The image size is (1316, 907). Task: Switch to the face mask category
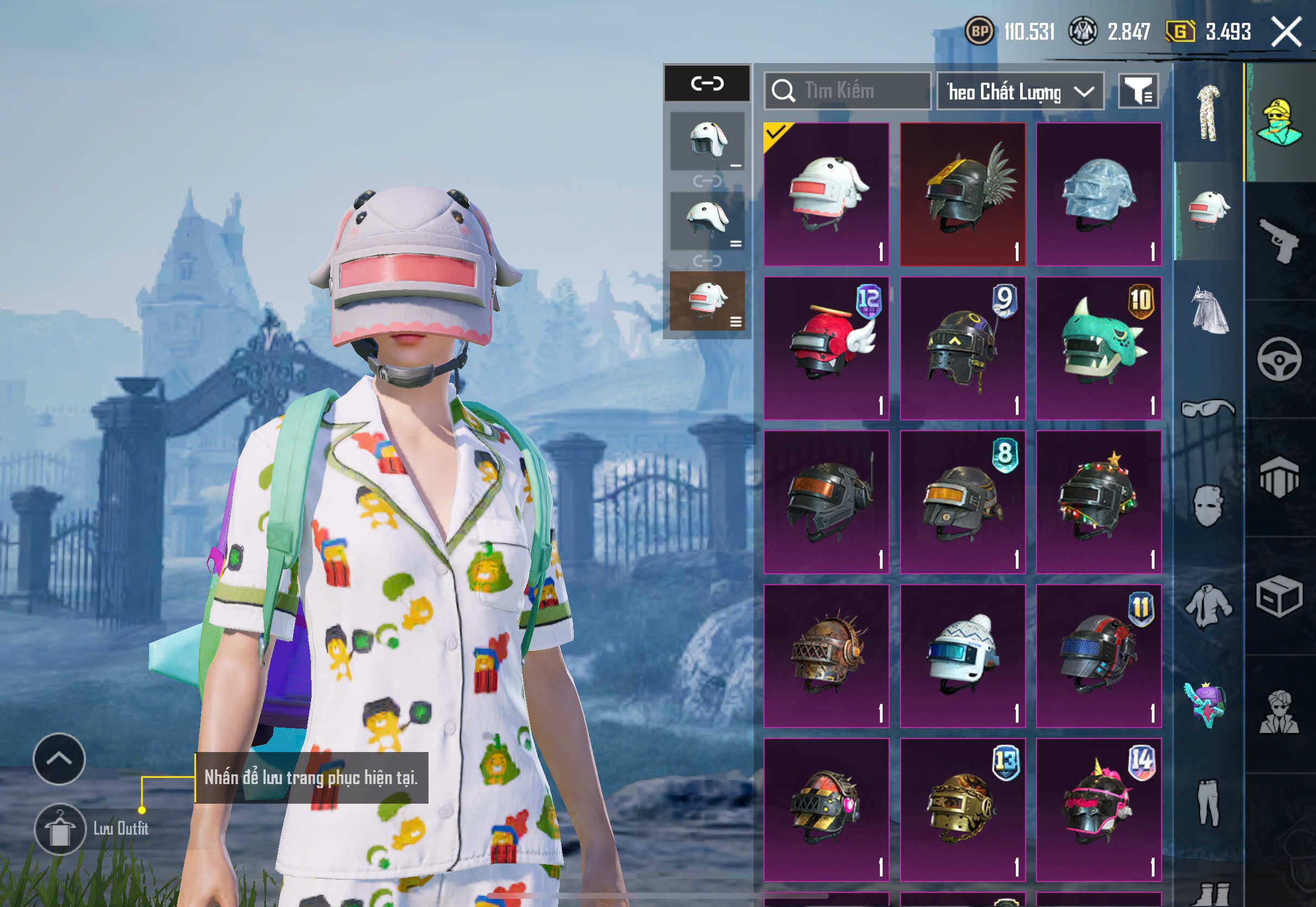[x=1208, y=505]
